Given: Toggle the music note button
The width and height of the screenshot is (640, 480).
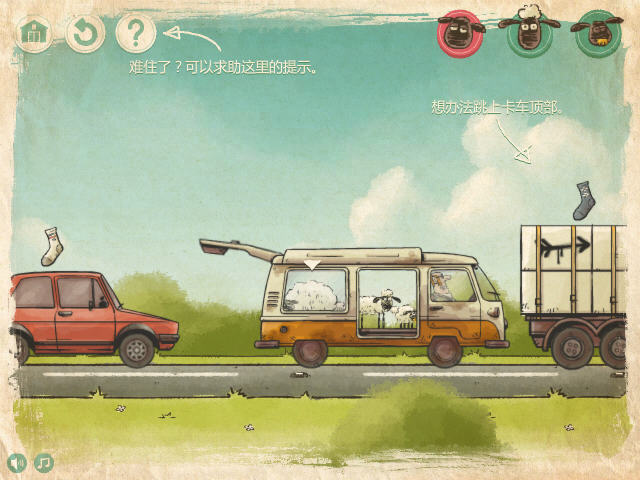Looking at the screenshot, I should coord(44,463).
